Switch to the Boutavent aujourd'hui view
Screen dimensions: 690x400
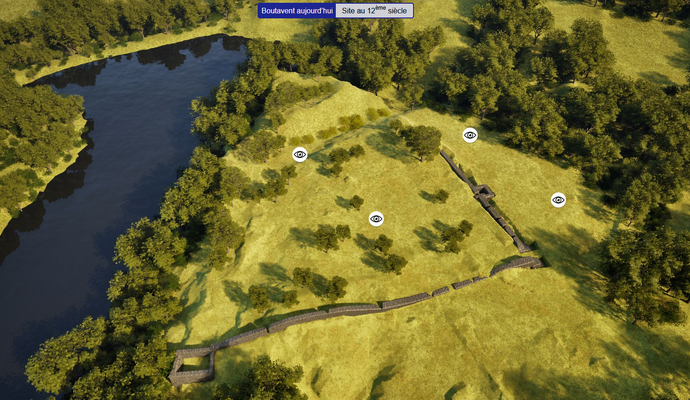click(x=296, y=10)
